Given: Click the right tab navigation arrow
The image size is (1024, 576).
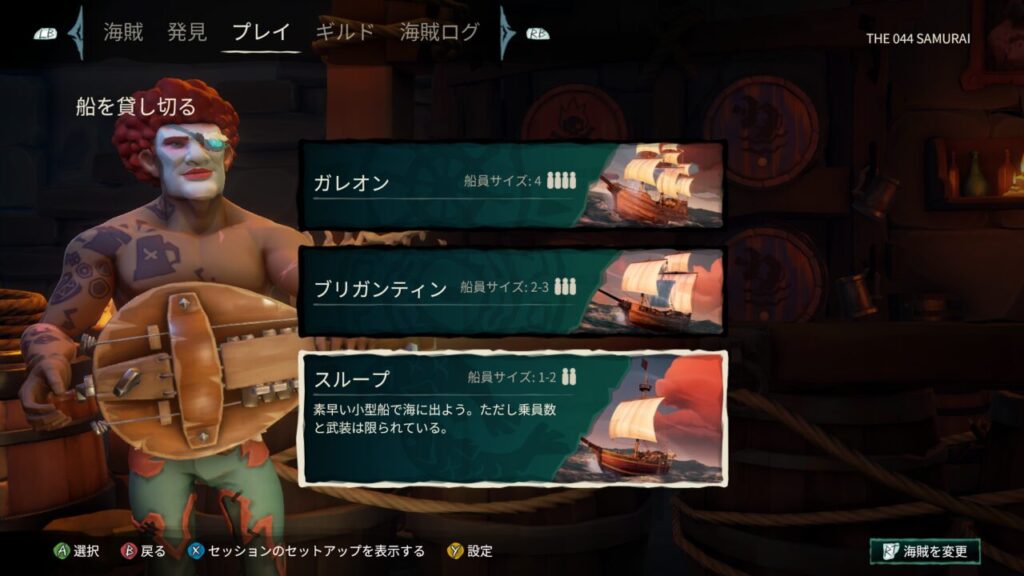Looking at the screenshot, I should click(507, 33).
